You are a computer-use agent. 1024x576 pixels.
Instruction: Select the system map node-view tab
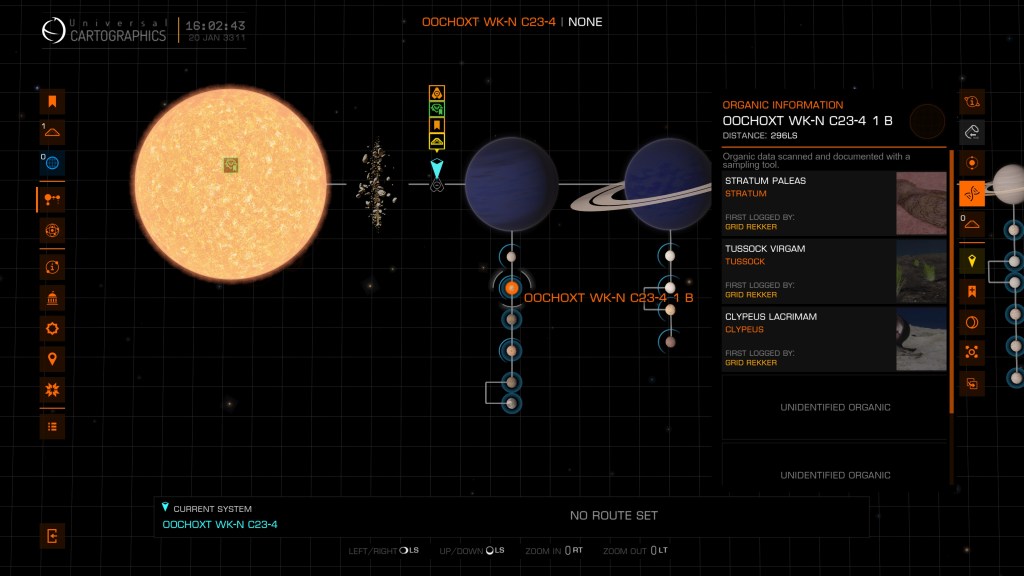point(52,200)
